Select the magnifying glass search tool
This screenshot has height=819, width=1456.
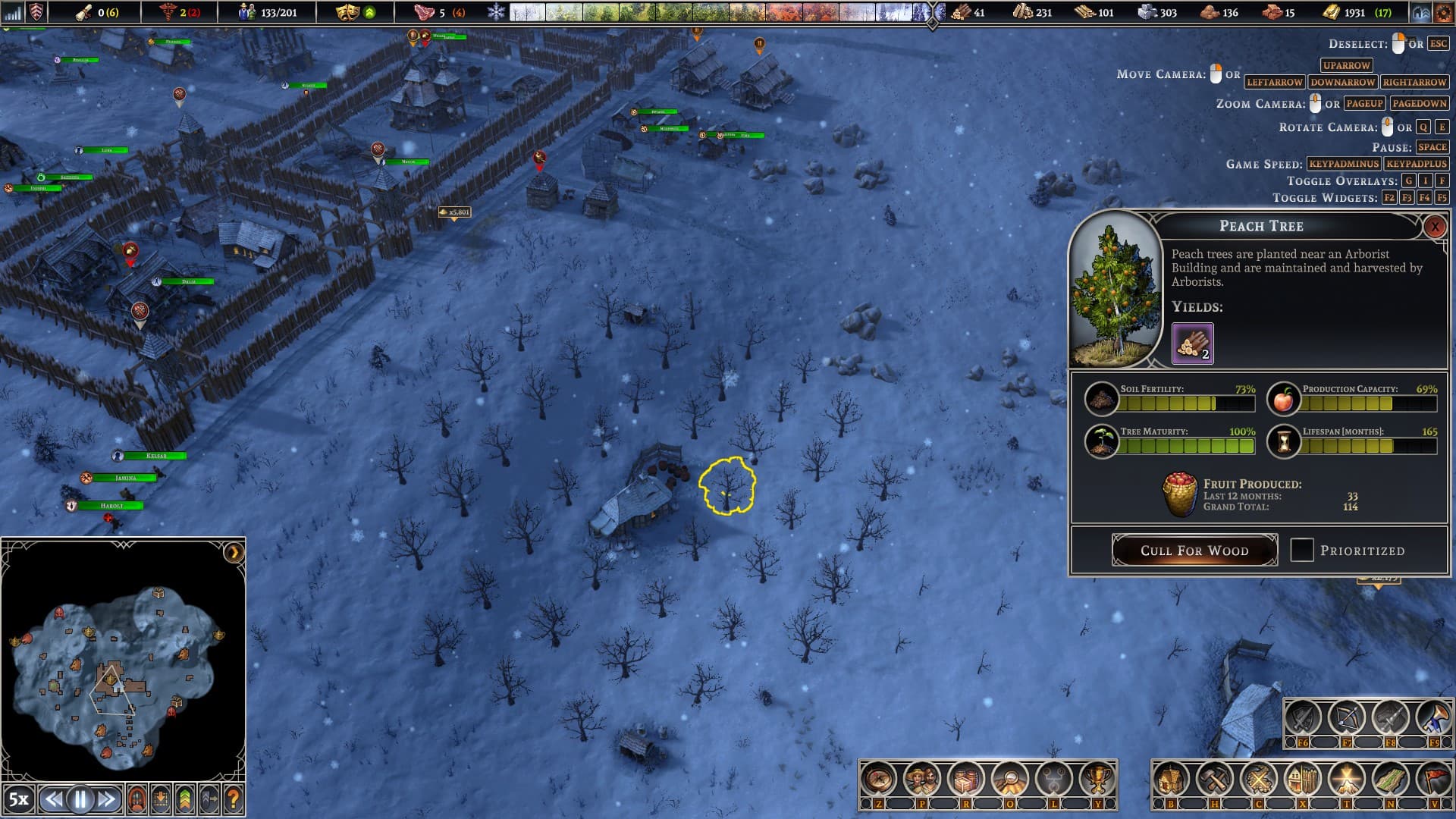click(1009, 779)
